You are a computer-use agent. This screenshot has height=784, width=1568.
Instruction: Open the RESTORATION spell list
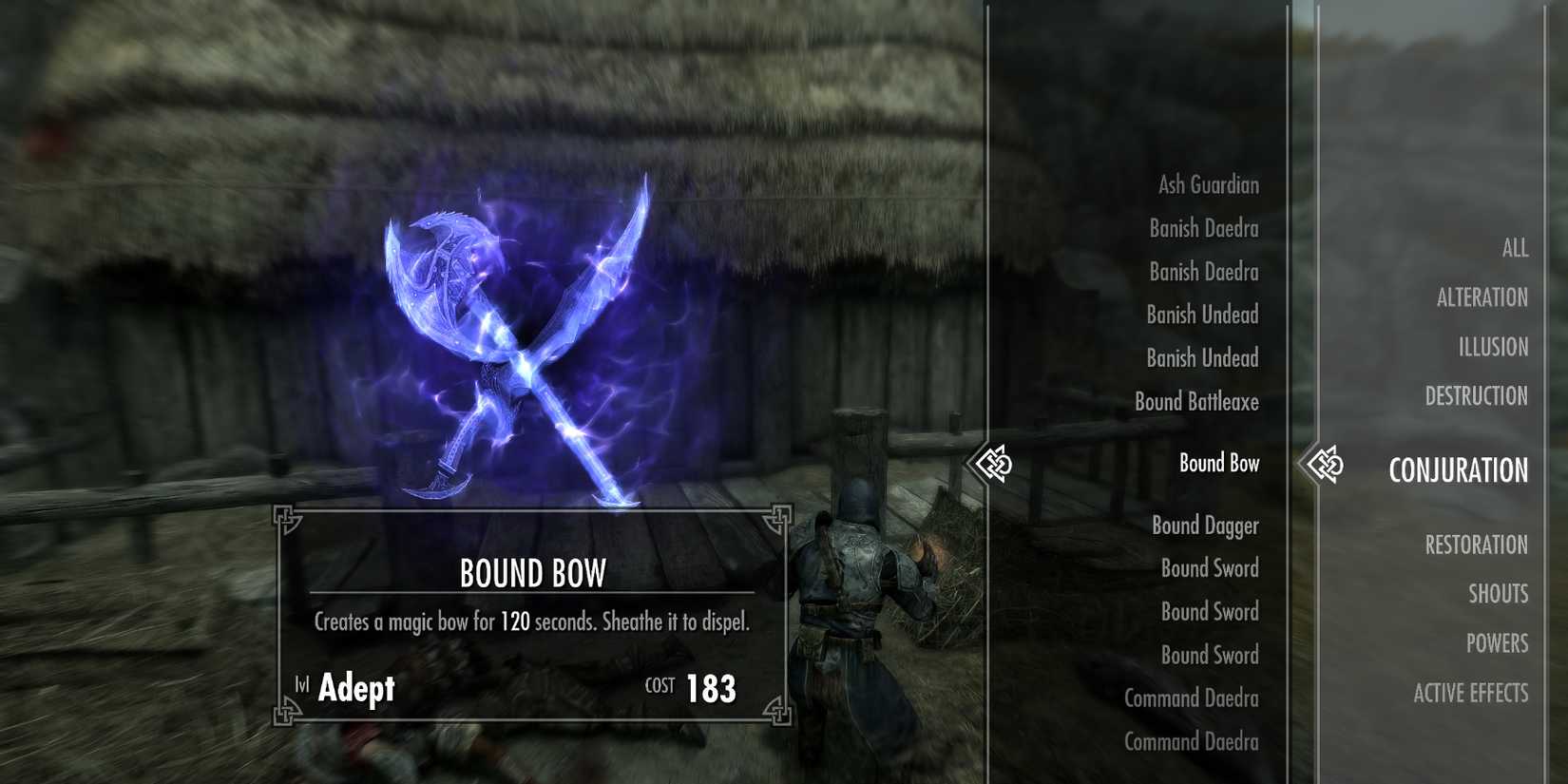pyautogui.click(x=1476, y=545)
